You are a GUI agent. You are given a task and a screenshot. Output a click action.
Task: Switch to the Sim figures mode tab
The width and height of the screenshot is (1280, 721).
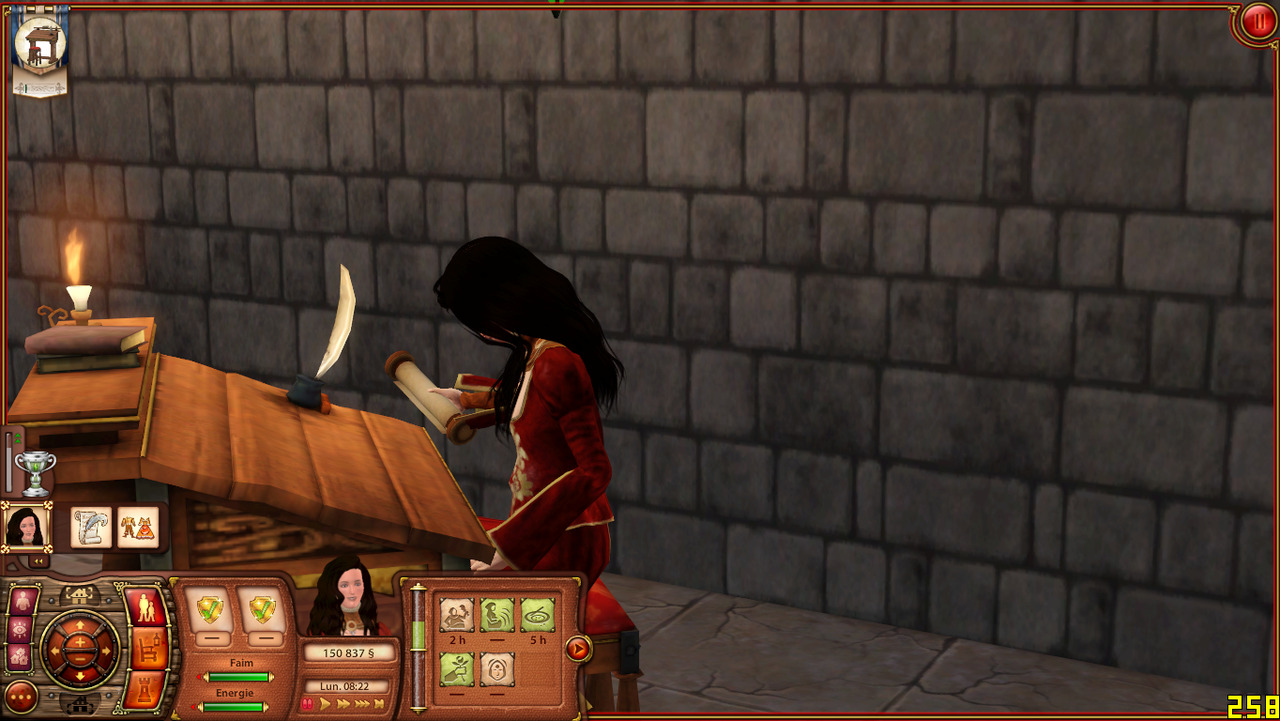pos(146,608)
